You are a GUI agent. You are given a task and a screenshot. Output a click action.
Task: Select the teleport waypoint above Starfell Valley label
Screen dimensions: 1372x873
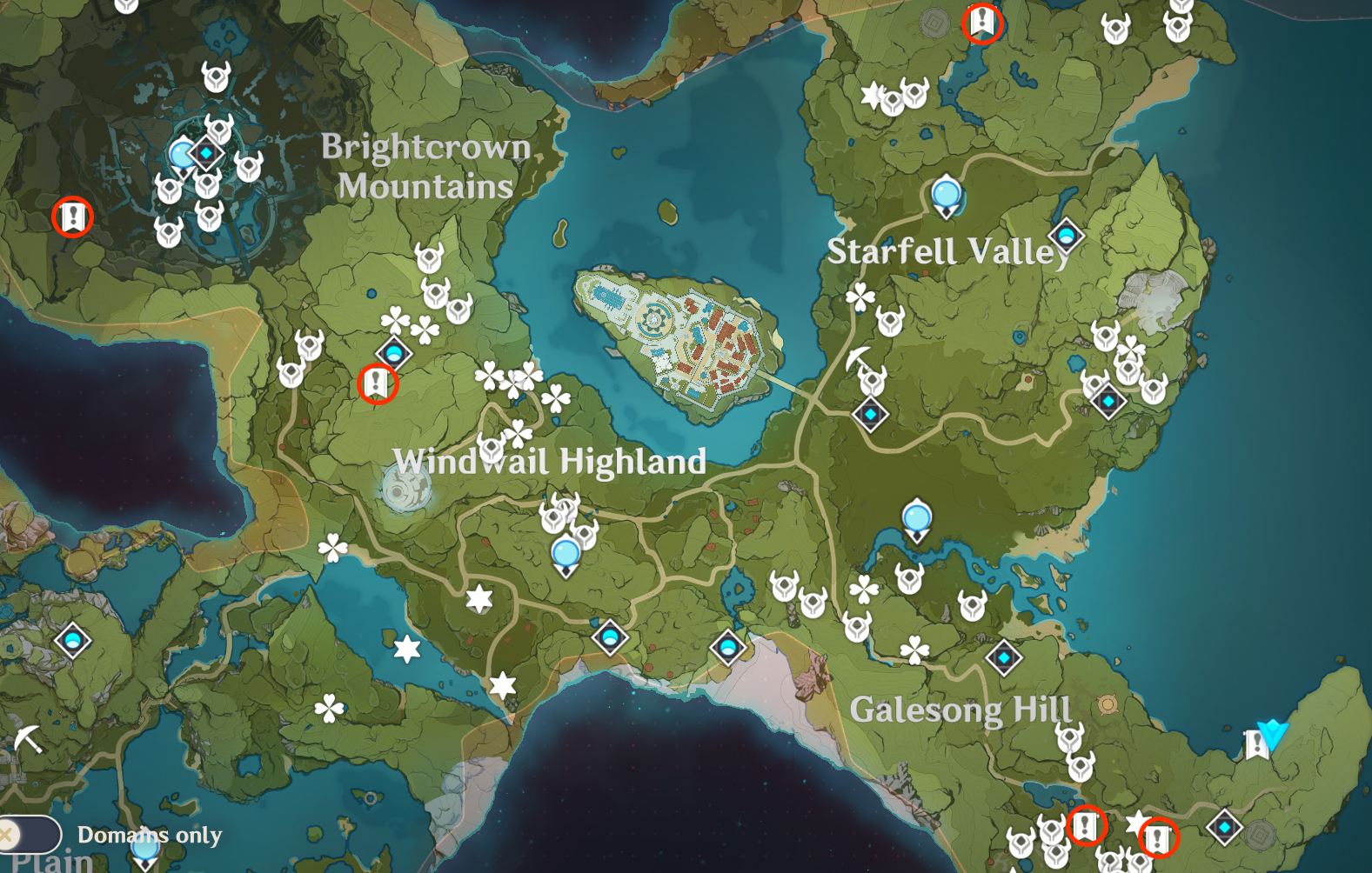[946, 194]
